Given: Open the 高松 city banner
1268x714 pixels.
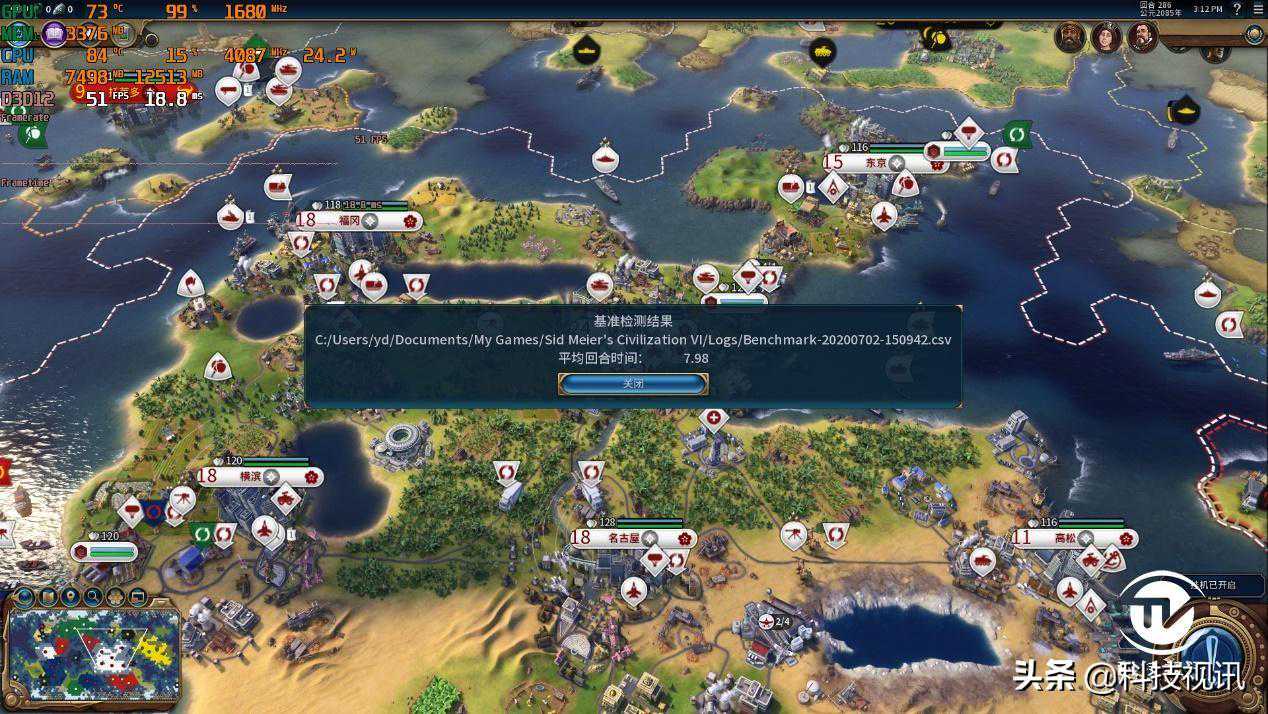Looking at the screenshot, I should [x=1067, y=538].
